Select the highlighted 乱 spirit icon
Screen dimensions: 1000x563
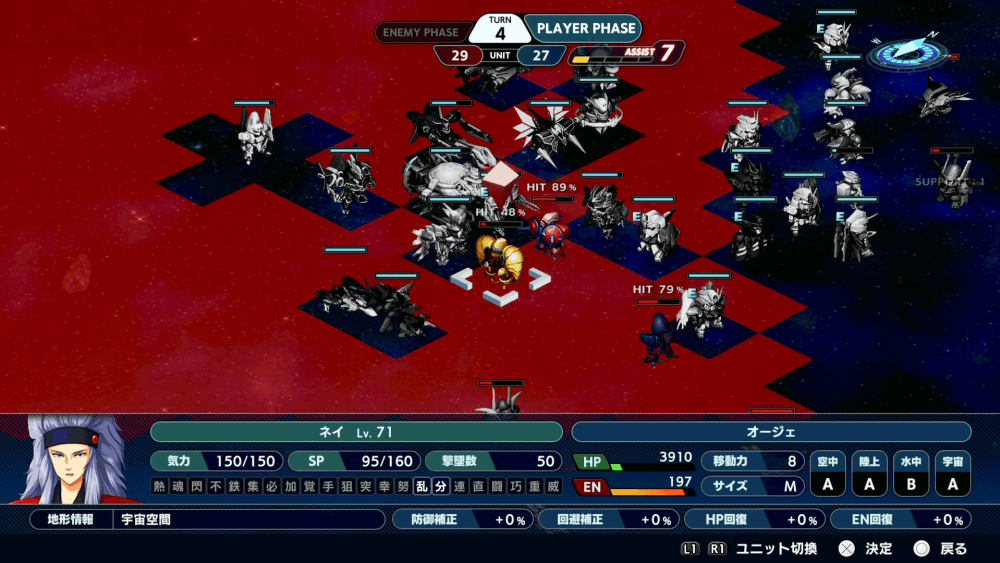pyautogui.click(x=422, y=487)
